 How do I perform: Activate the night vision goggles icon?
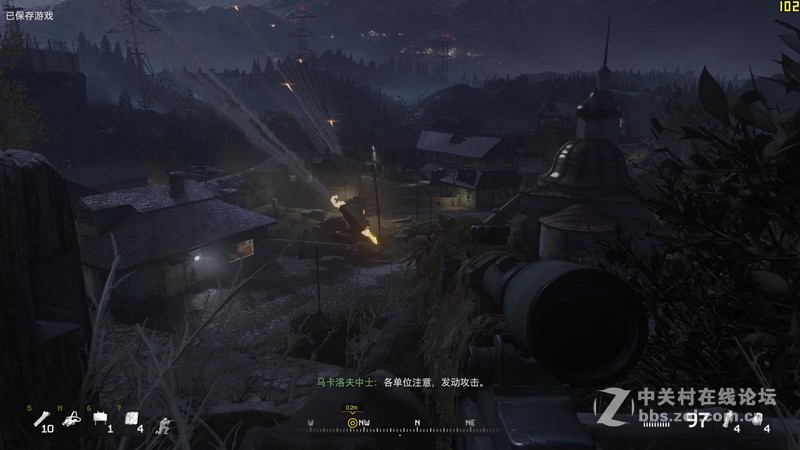(71, 421)
